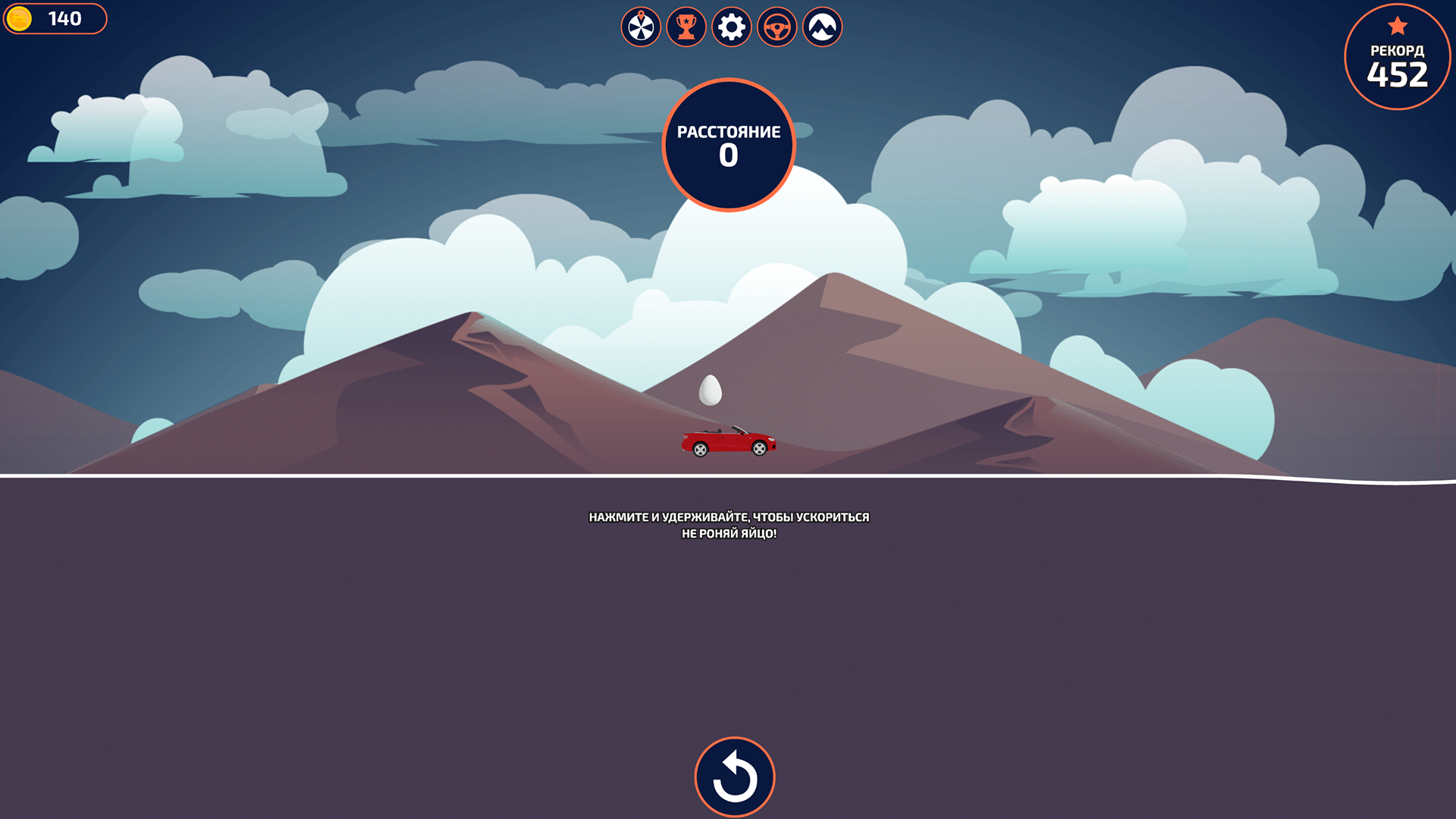
Task: Click the text НЕ РОНЯЙ ЯЙЦО!
Action: click(x=729, y=533)
